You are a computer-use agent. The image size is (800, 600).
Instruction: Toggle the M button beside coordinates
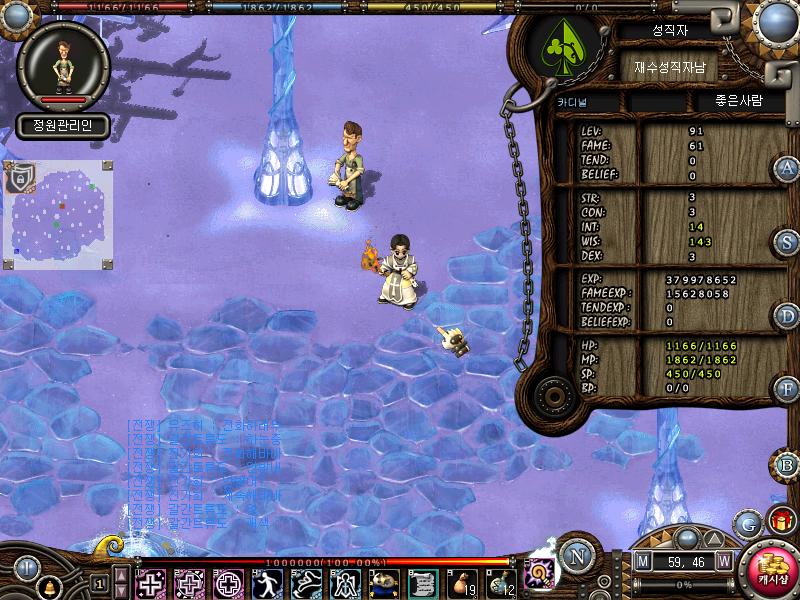point(642,562)
